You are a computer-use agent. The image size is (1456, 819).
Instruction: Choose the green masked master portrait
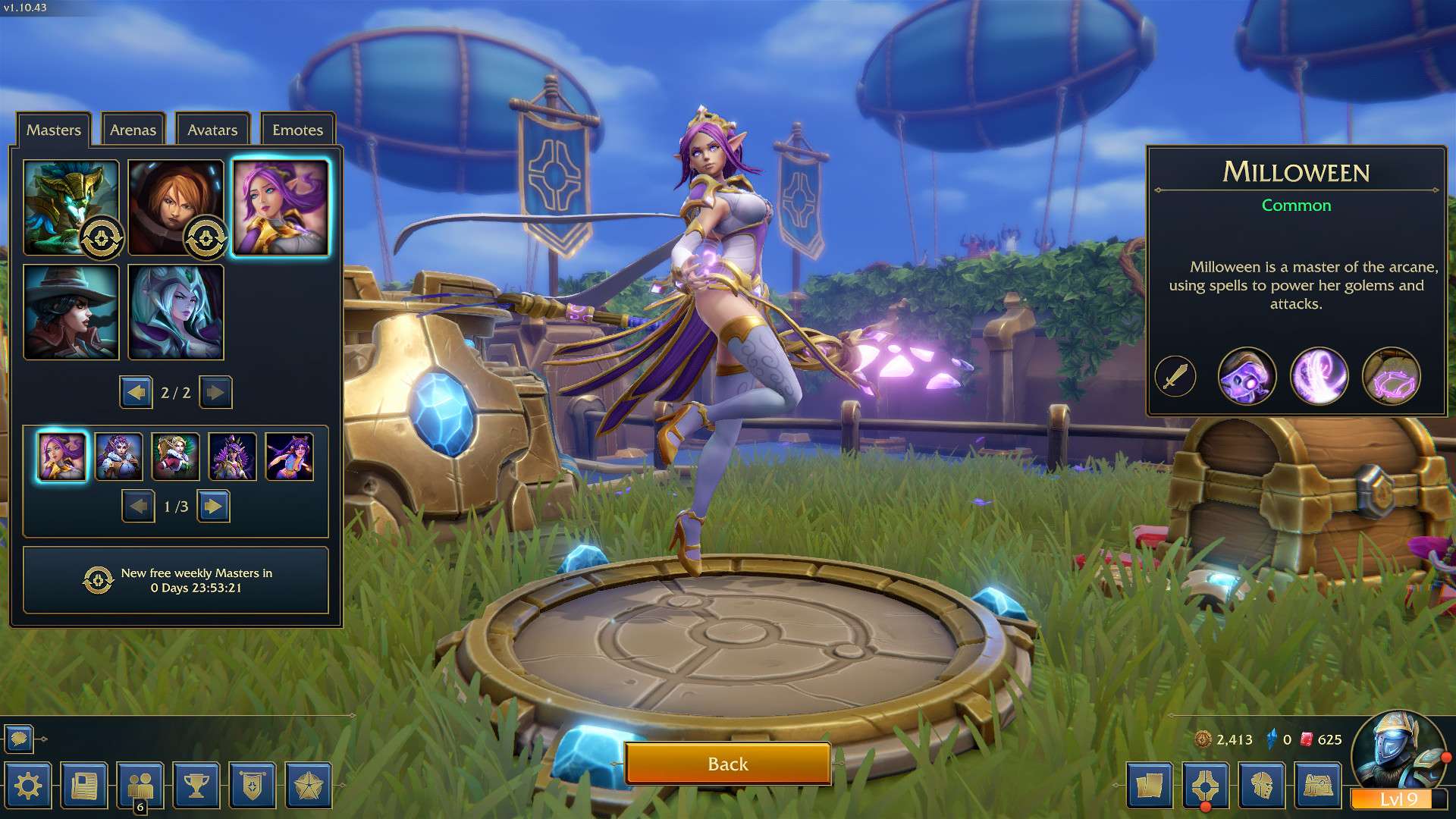[x=71, y=207]
